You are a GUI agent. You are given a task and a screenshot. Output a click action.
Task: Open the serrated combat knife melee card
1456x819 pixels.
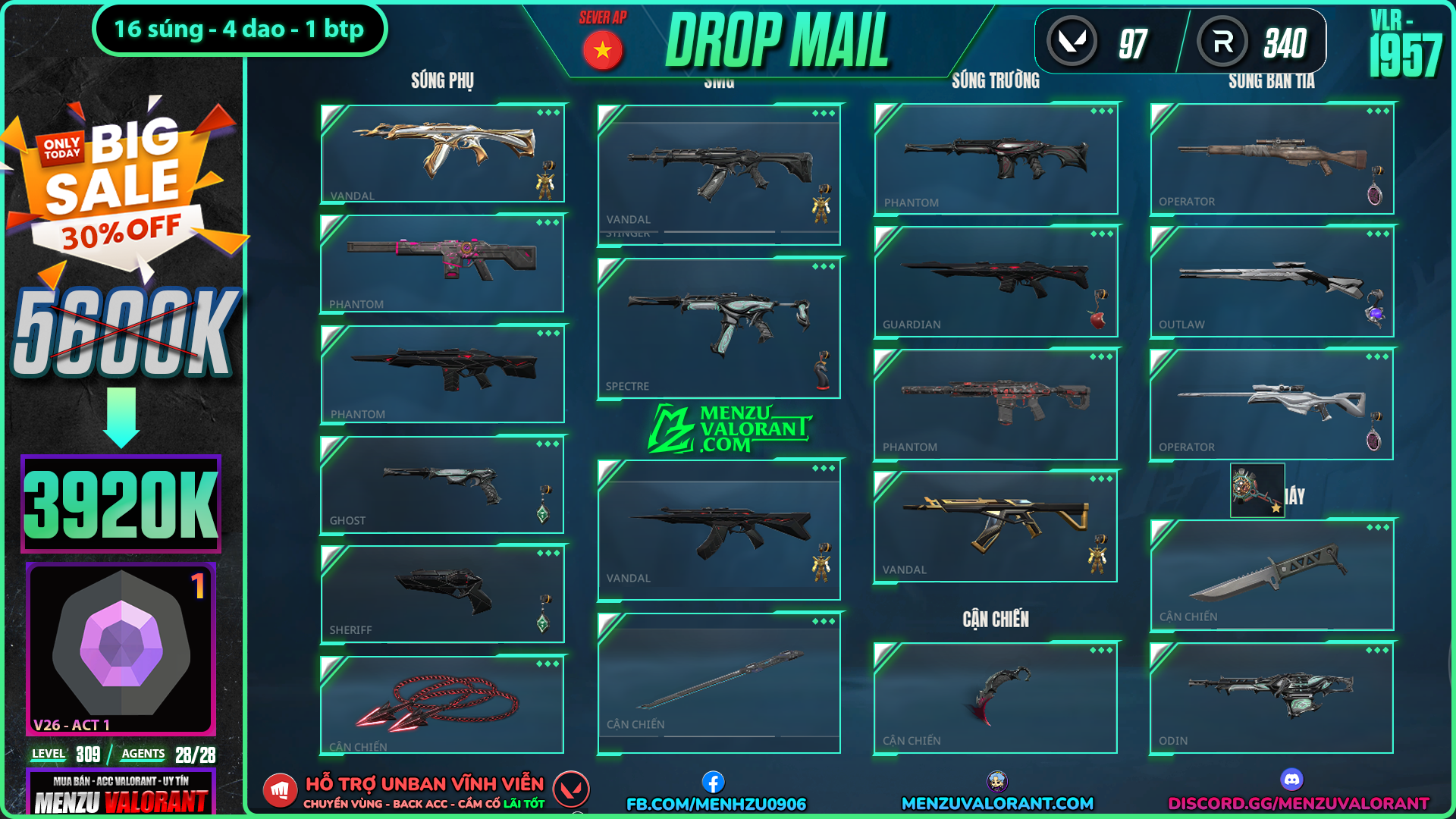click(1272, 575)
